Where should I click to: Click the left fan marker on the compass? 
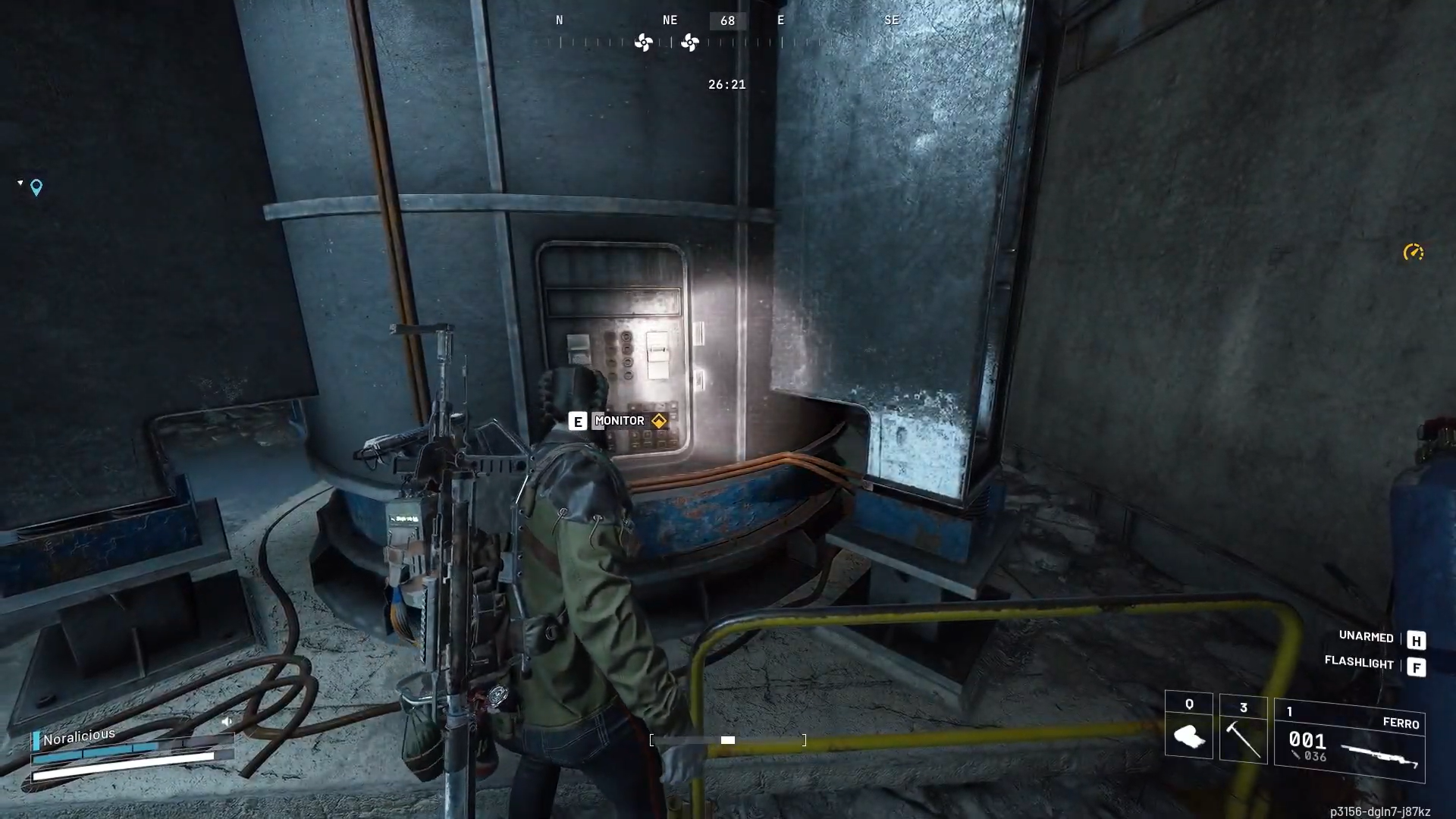coord(643,42)
